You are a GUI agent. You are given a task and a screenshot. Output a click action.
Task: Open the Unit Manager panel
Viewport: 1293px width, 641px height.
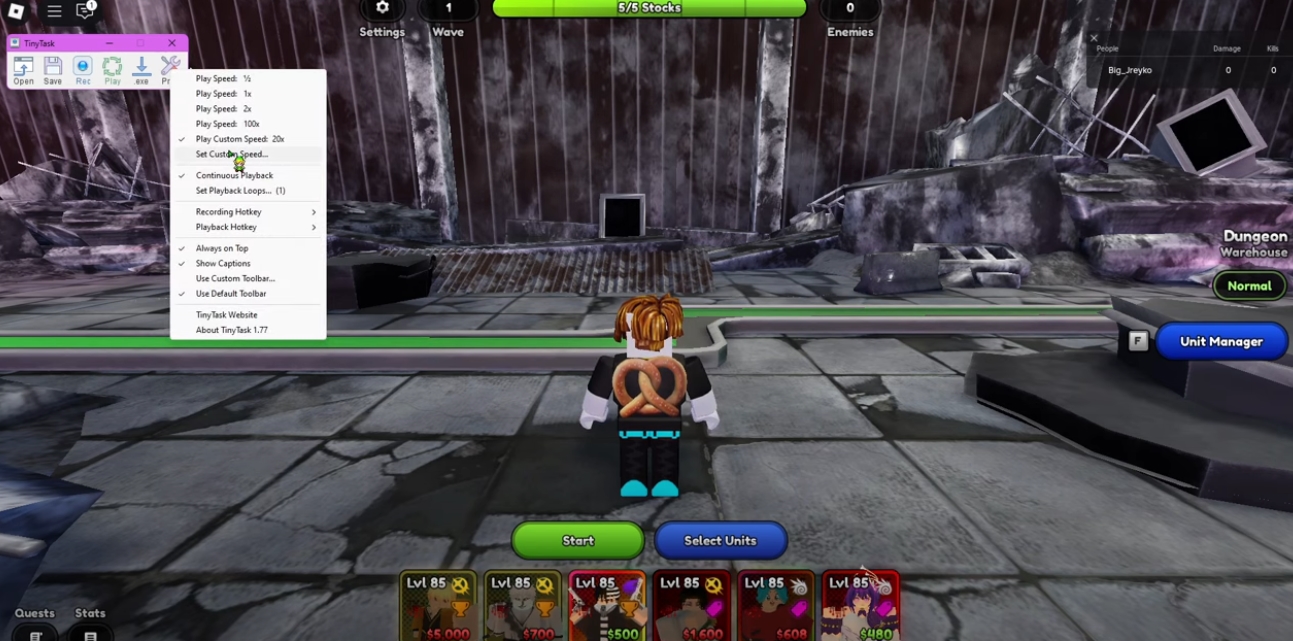1220,341
